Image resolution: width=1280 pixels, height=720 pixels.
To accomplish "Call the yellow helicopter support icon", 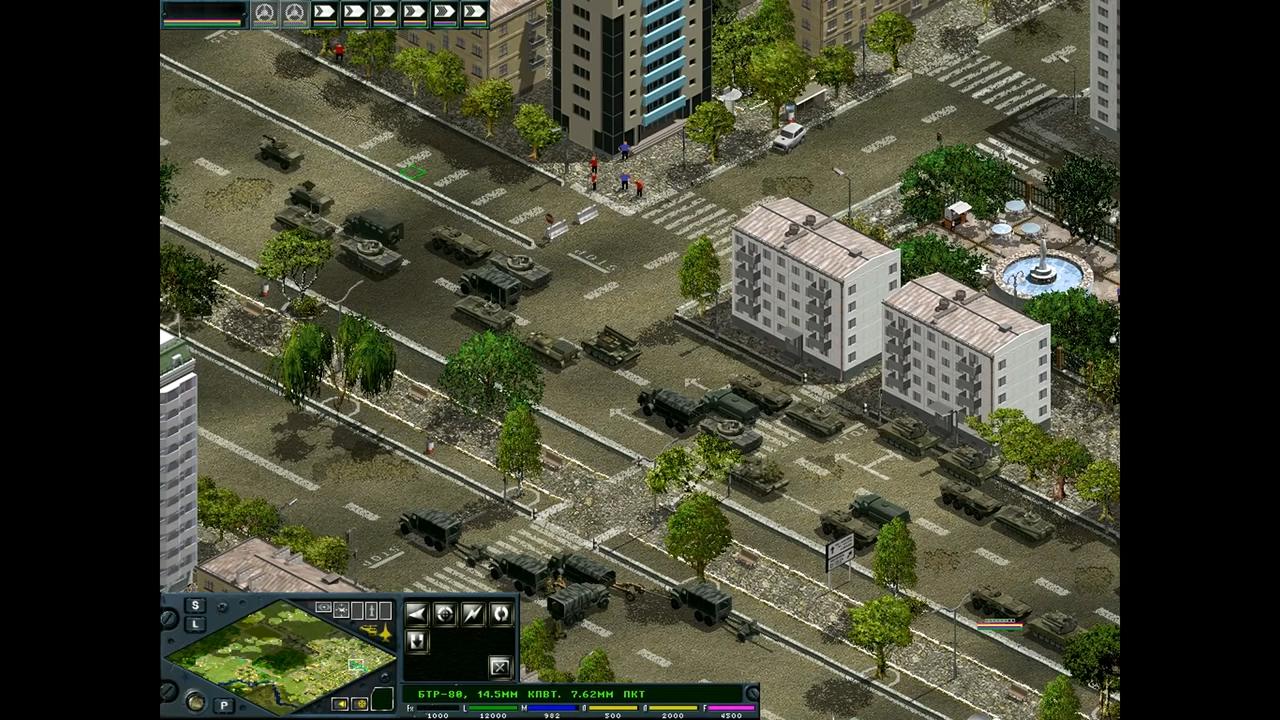I will point(367,631).
